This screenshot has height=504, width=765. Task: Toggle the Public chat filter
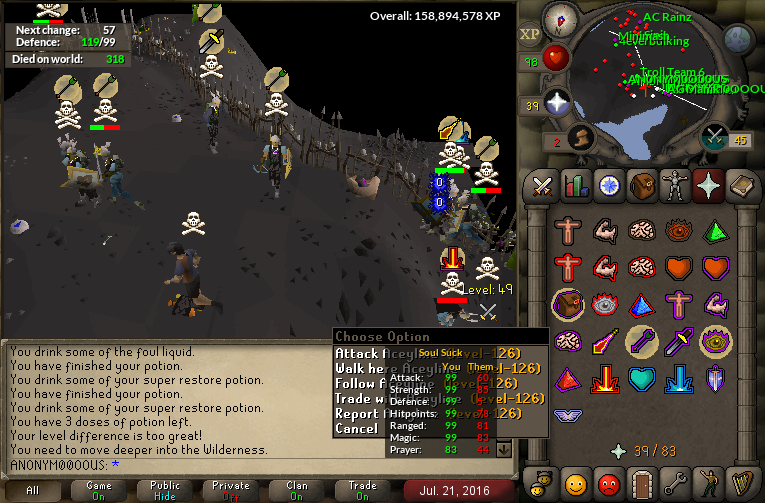(165, 490)
